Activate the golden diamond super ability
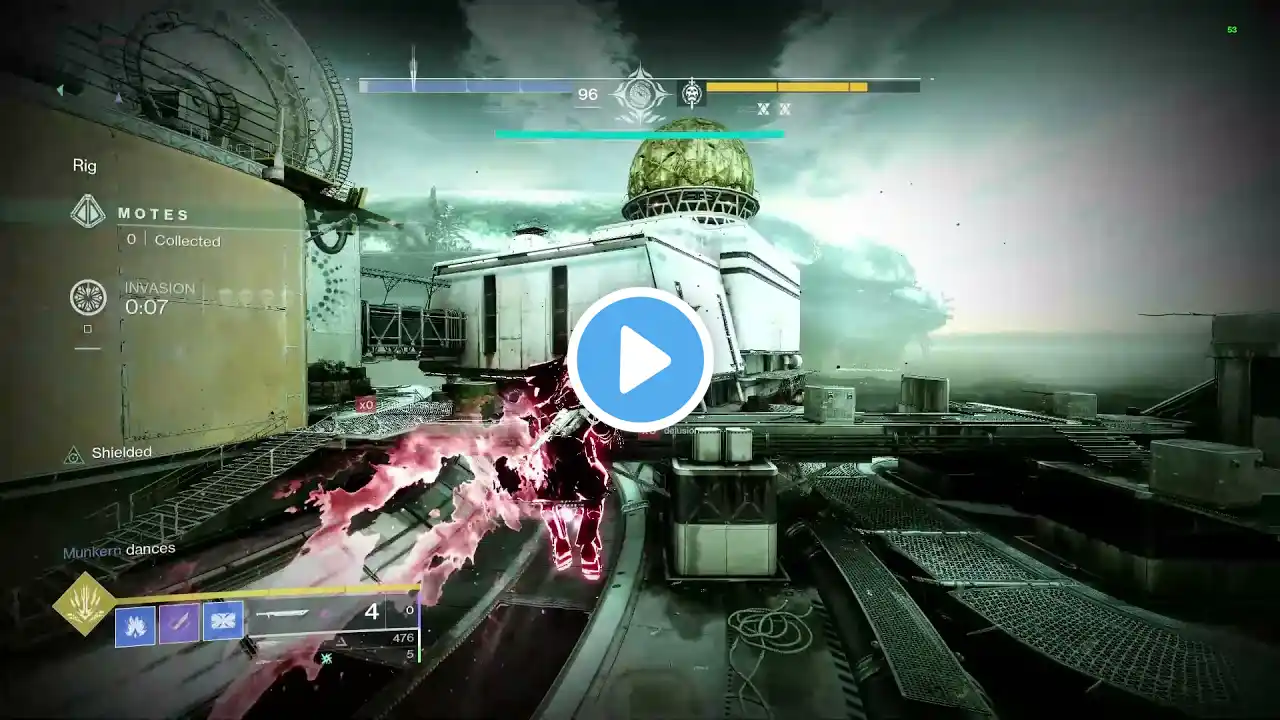The image size is (1280, 720). click(x=84, y=604)
